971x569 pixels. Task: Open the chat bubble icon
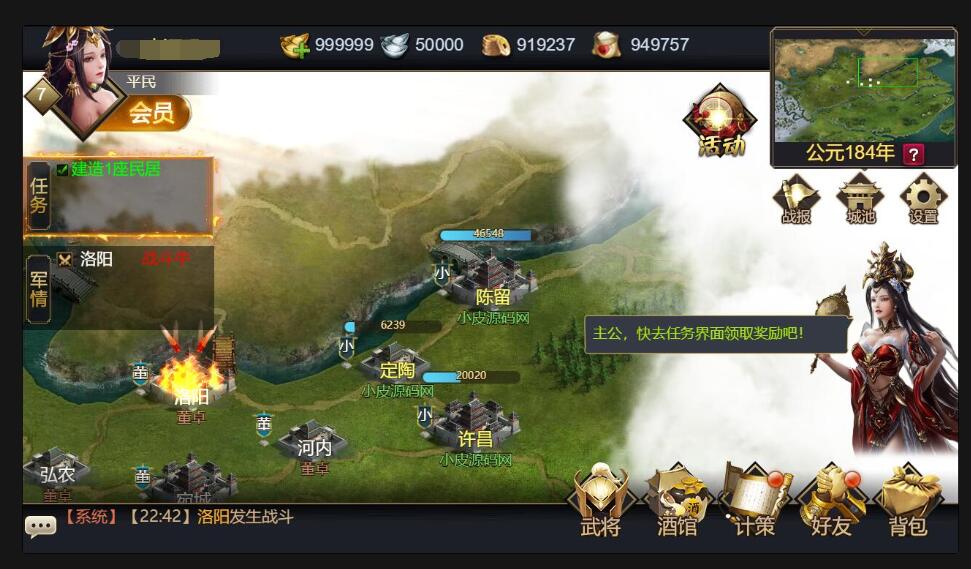[40, 526]
